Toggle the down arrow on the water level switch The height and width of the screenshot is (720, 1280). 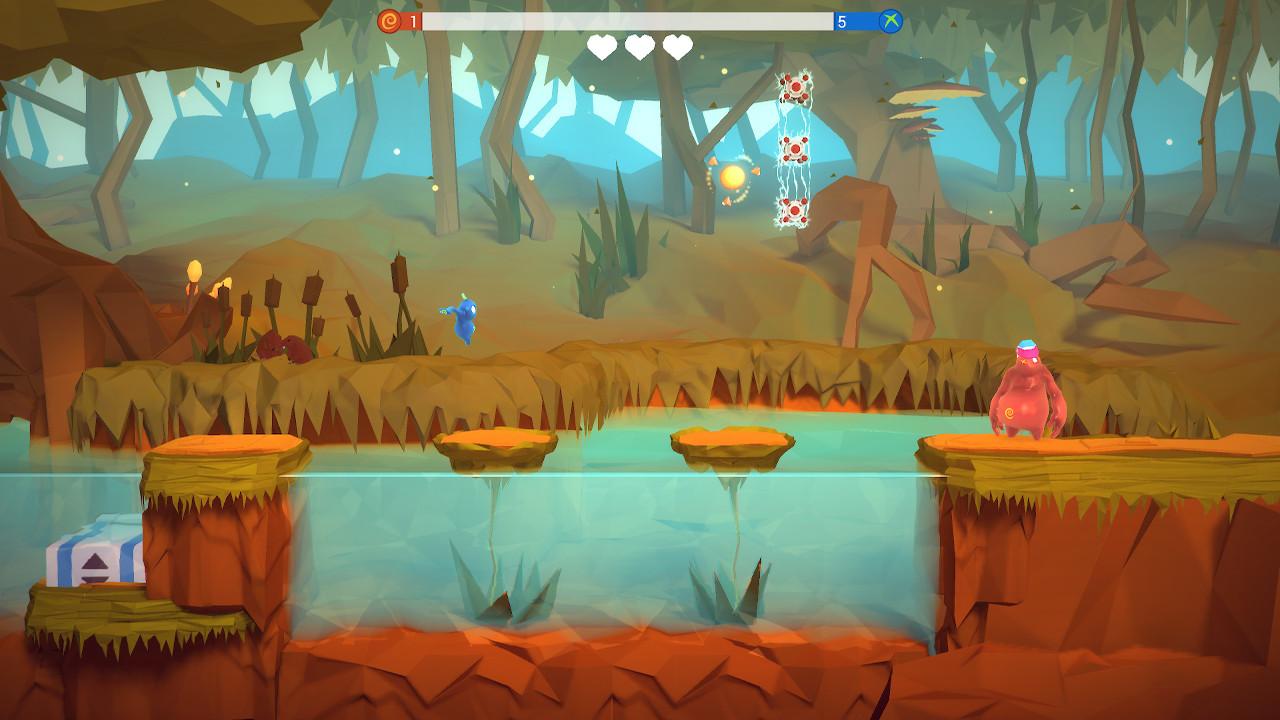[x=95, y=580]
